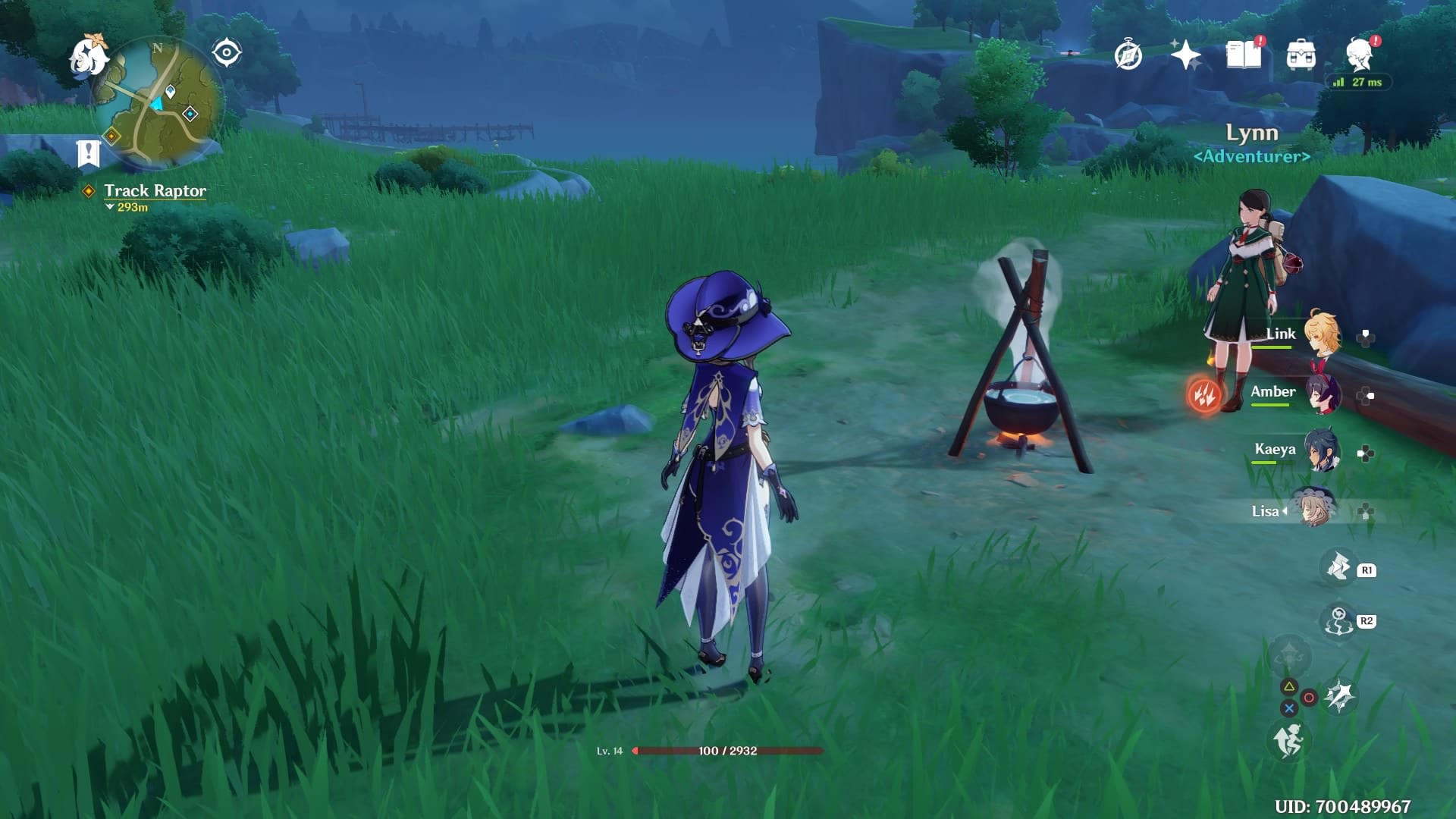Open the Inventory backpack icon

pyautogui.click(x=1301, y=53)
